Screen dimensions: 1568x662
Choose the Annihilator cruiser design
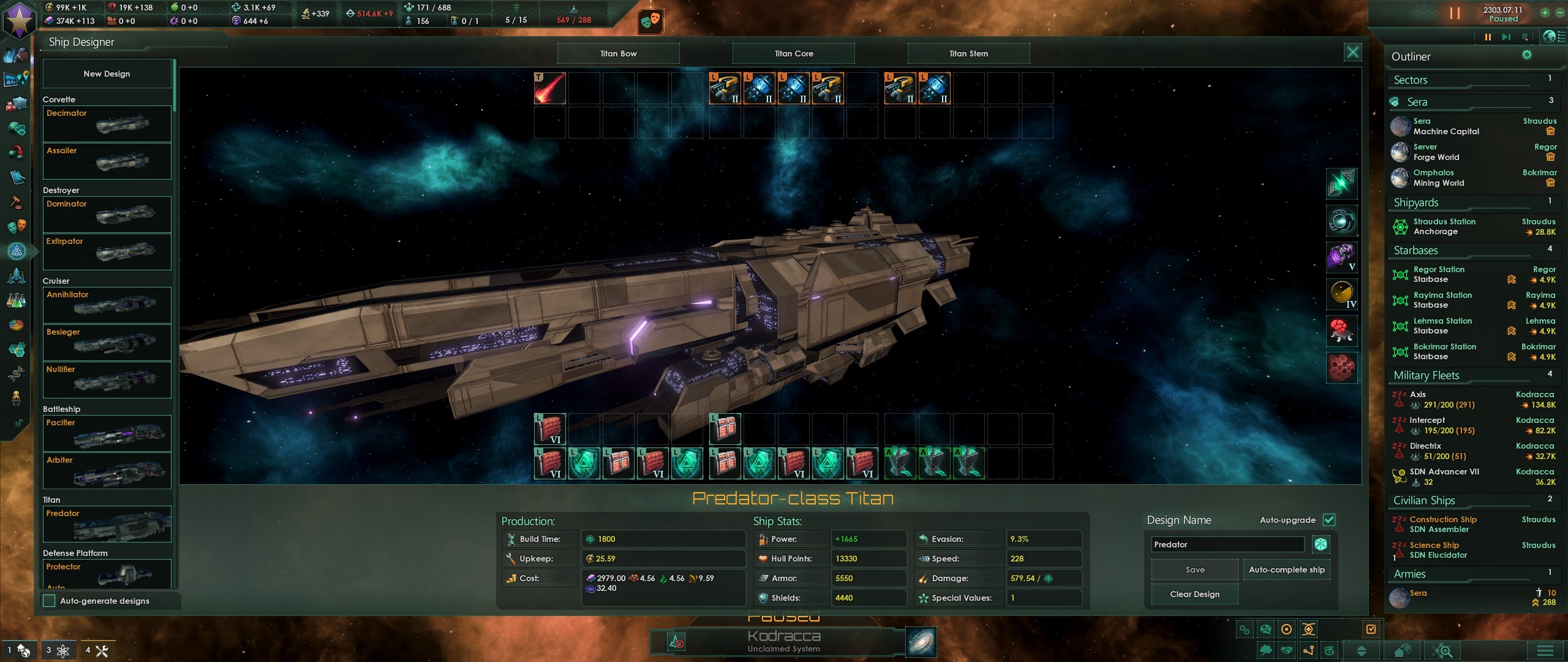107,305
